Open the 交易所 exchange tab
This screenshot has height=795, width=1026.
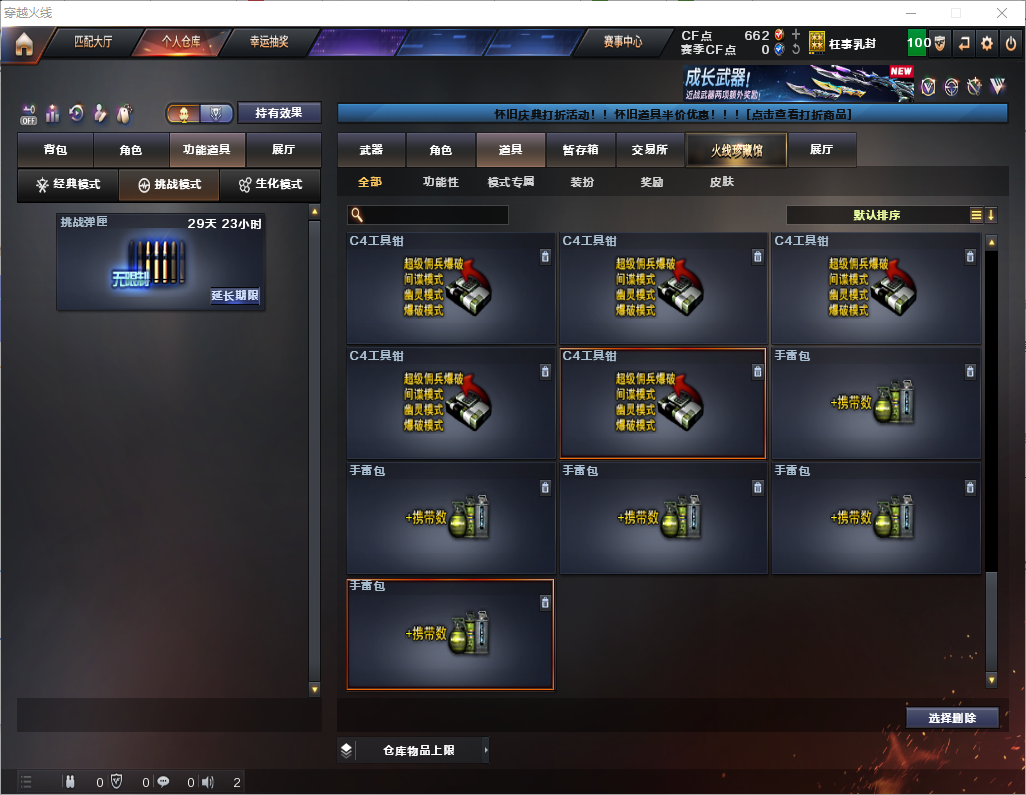(649, 150)
